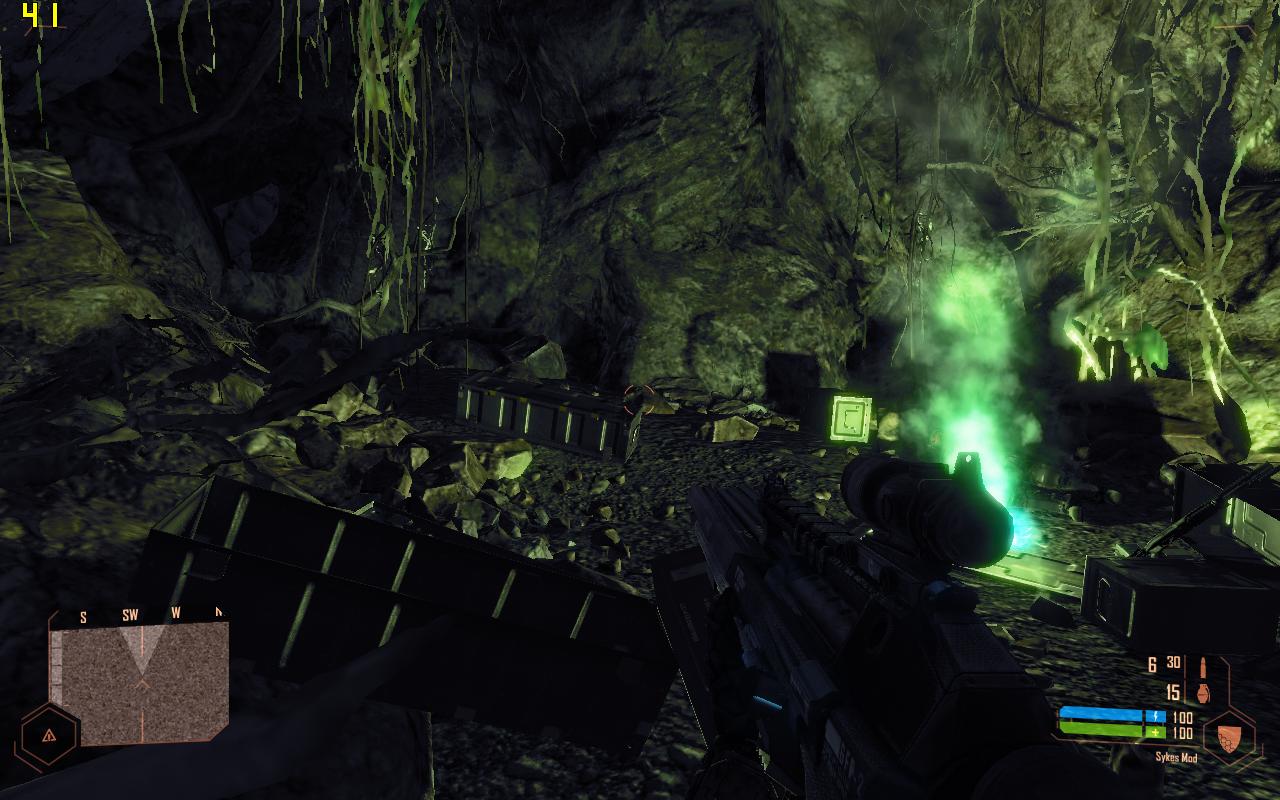Viewport: 1280px width, 800px height.
Task: Select the lightning energy icon
Action: pos(1156,715)
